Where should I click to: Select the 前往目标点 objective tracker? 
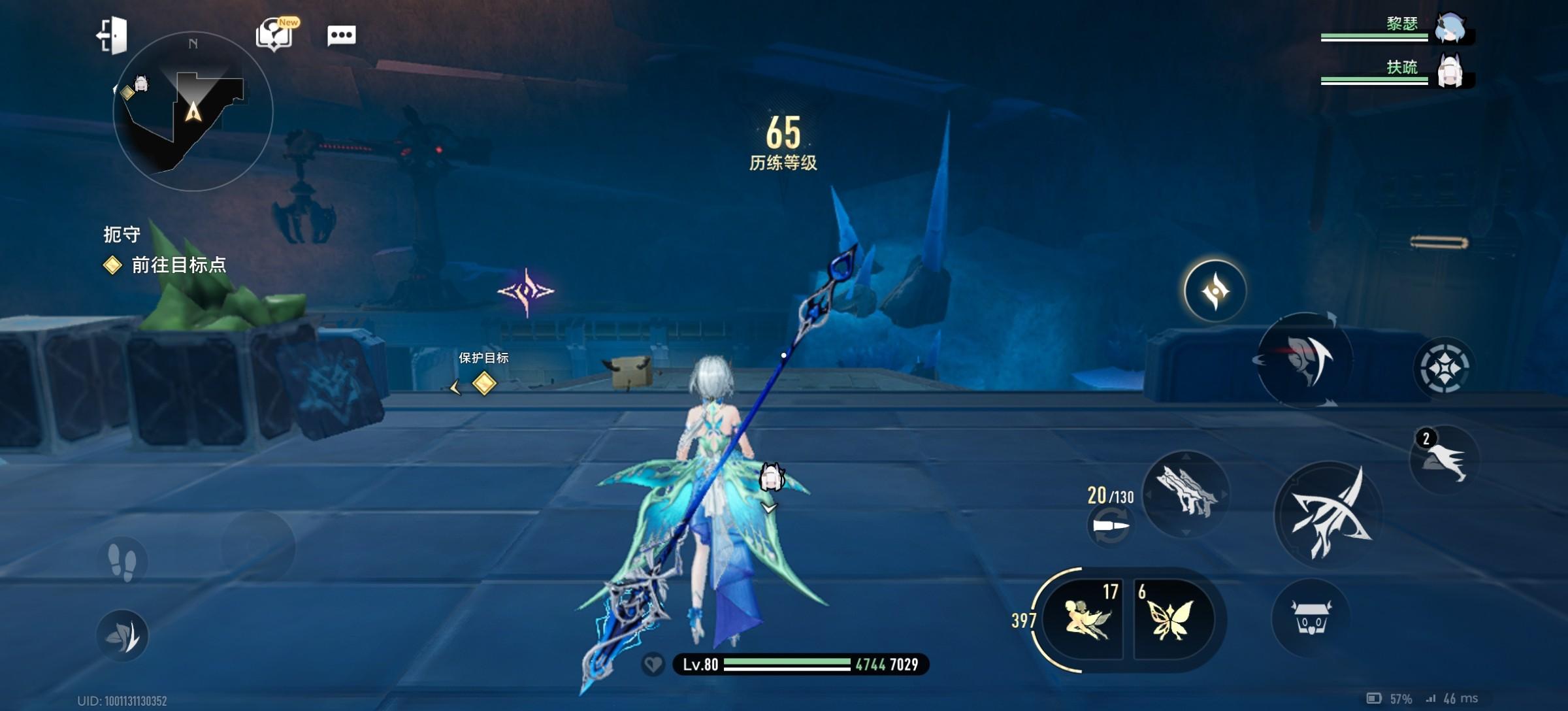178,265
